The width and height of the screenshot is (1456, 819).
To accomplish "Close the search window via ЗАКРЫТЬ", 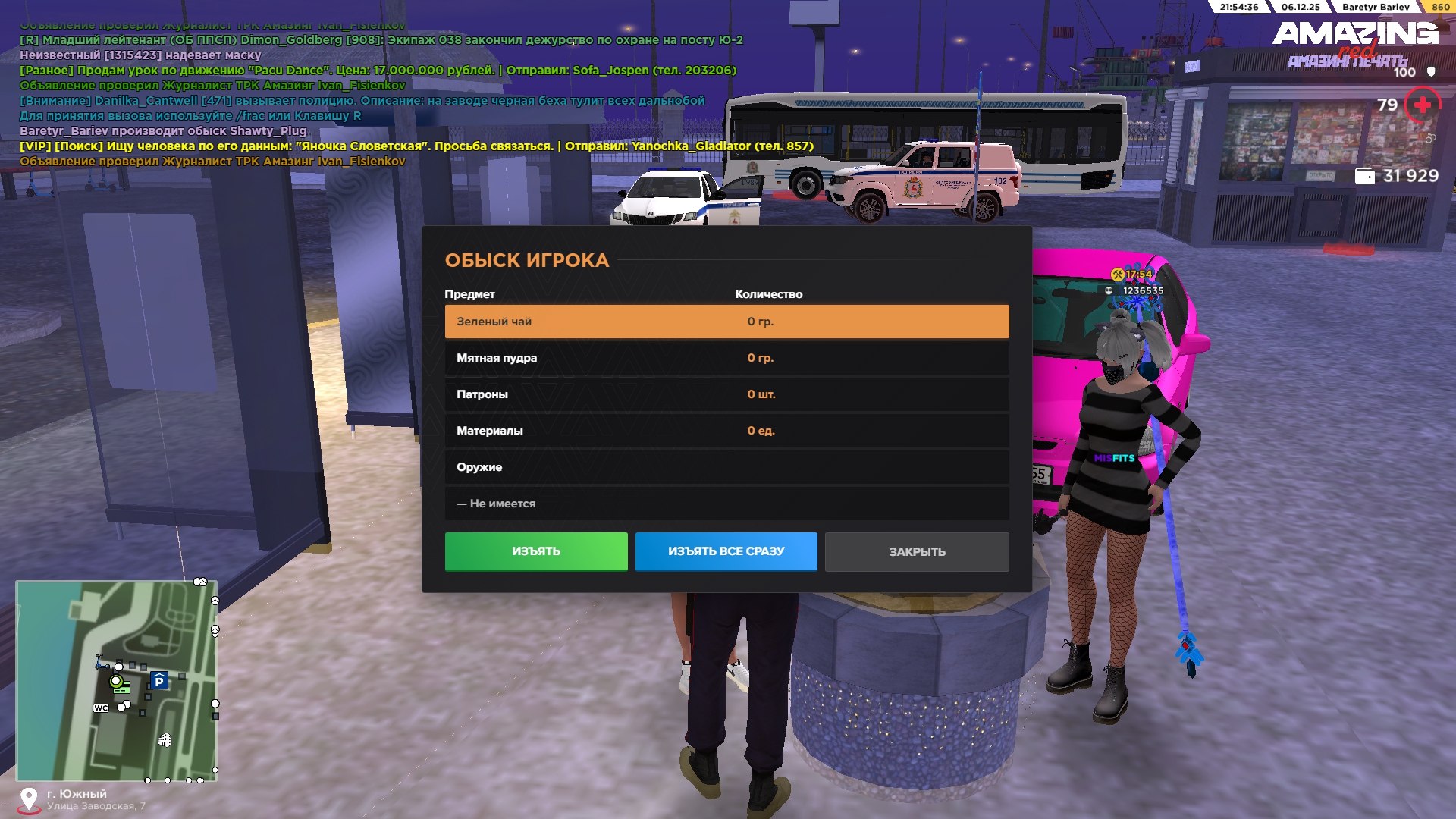I will 917,551.
